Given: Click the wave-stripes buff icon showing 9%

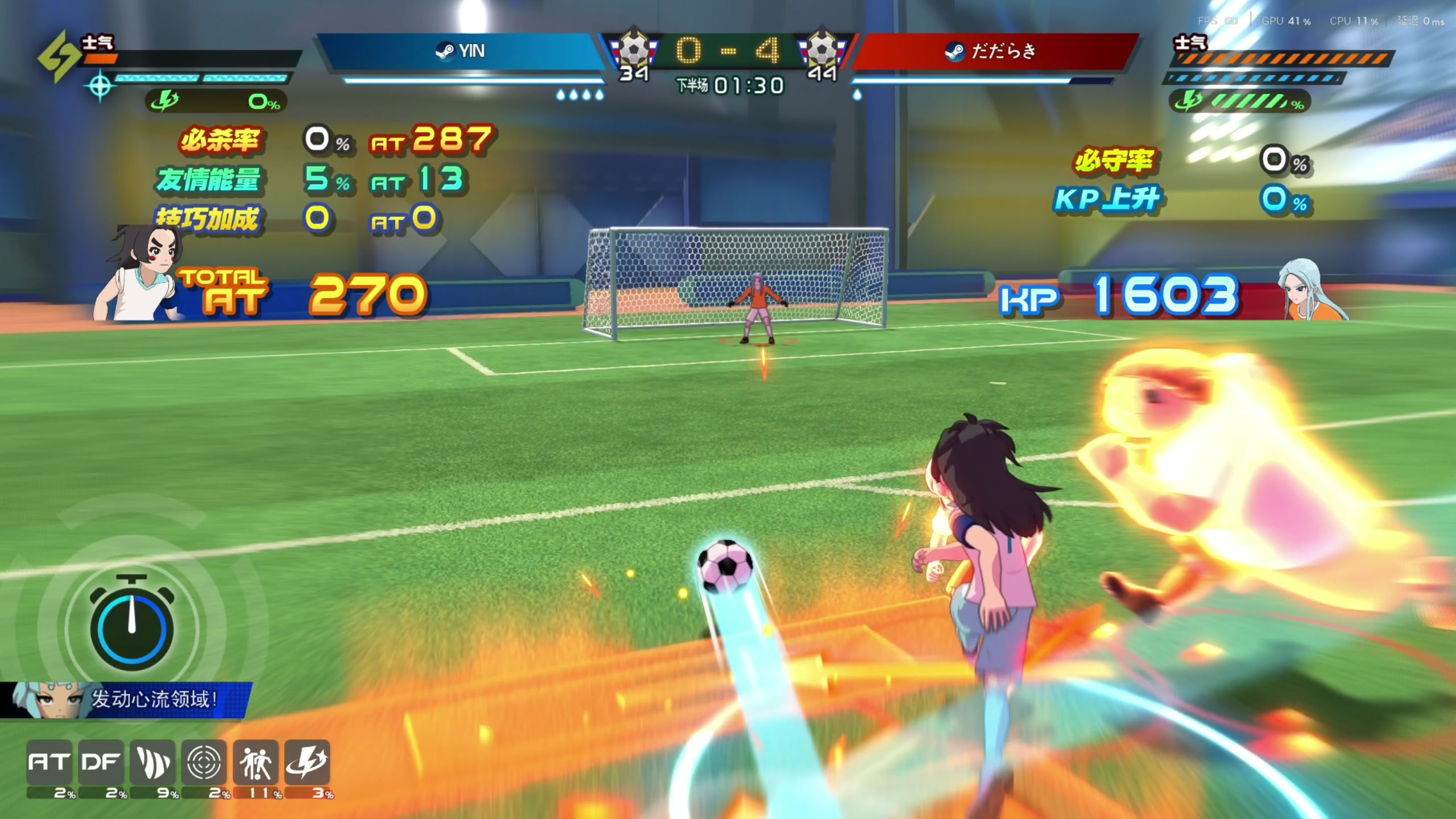Looking at the screenshot, I should pyautogui.click(x=152, y=762).
